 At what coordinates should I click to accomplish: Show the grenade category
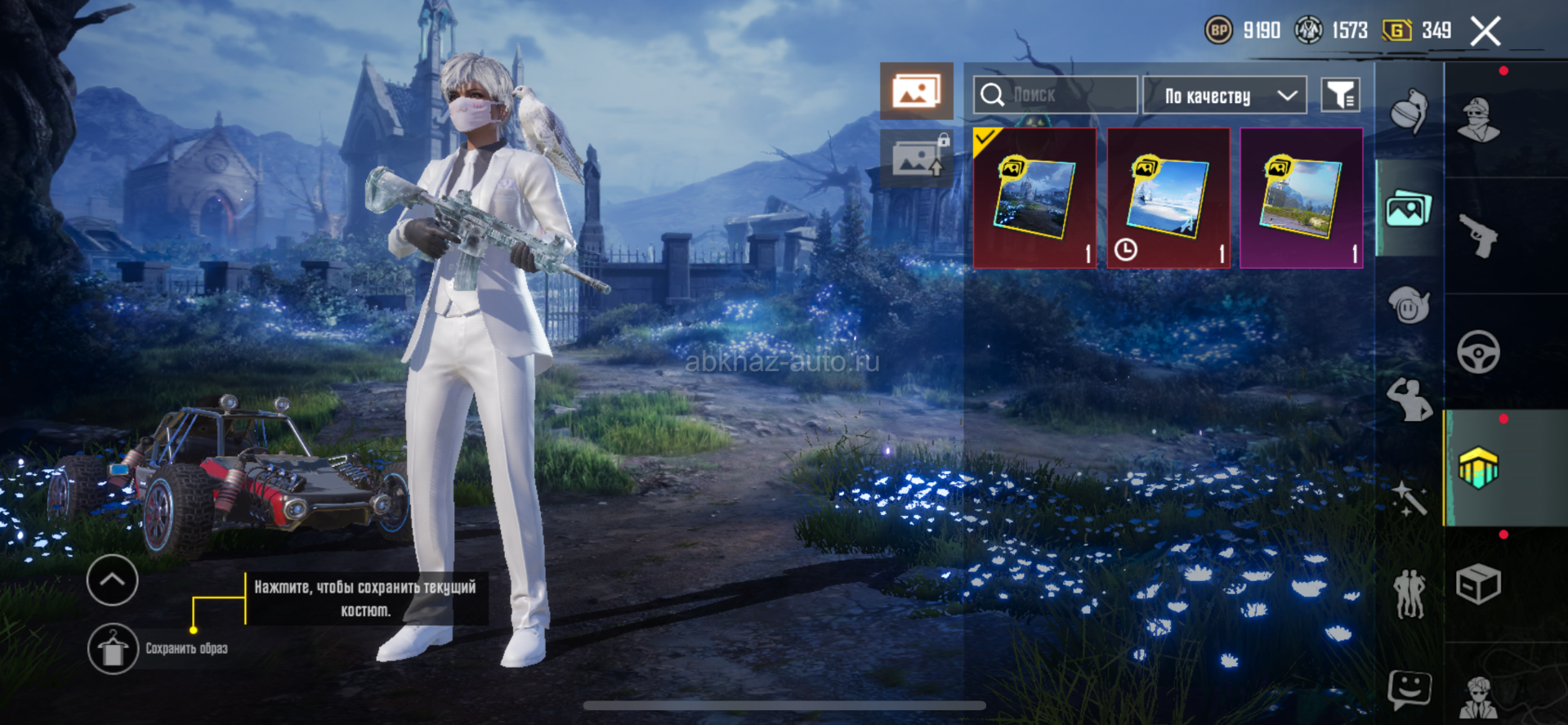click(1409, 111)
